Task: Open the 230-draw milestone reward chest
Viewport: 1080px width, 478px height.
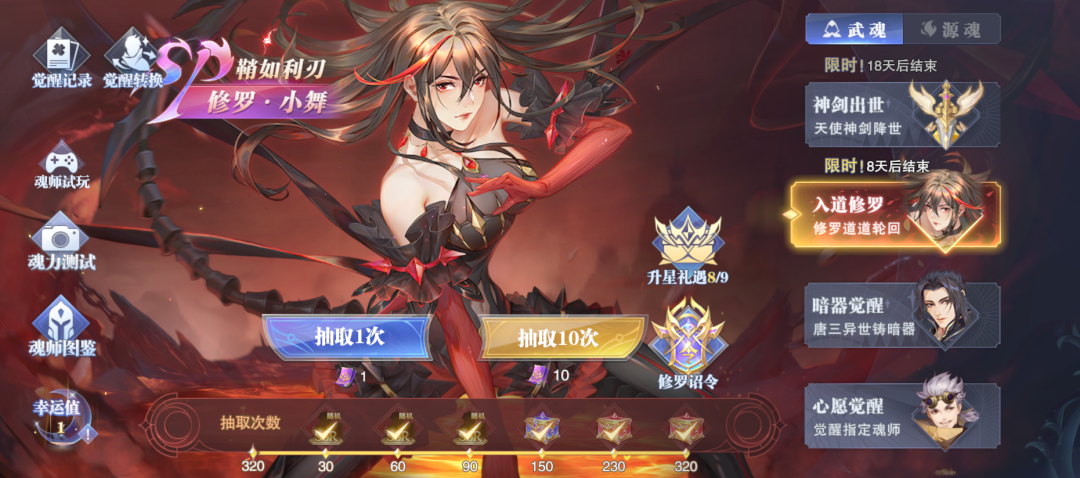Action: pyautogui.click(x=613, y=429)
